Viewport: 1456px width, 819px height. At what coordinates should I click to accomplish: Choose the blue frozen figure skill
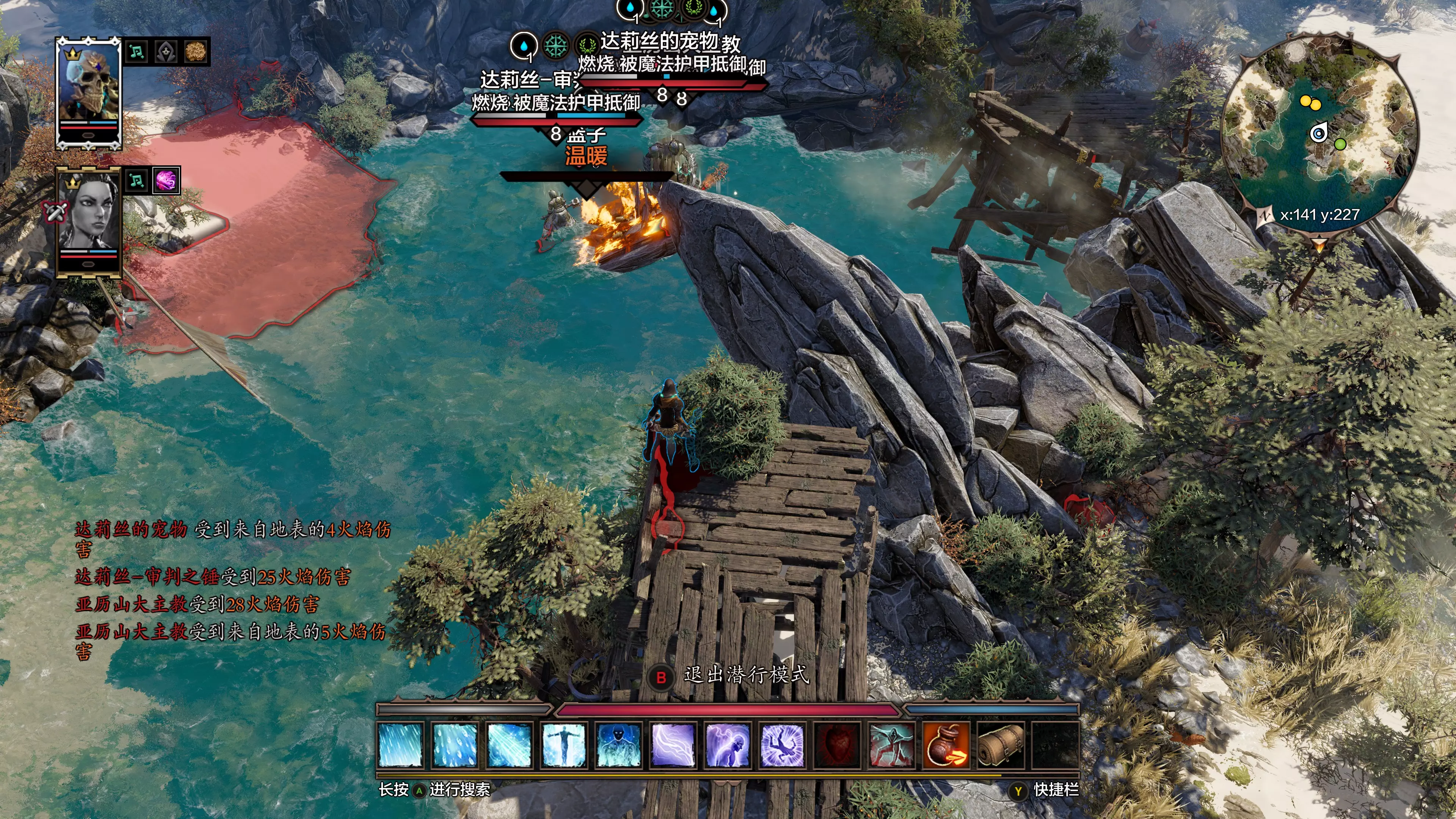[618, 745]
